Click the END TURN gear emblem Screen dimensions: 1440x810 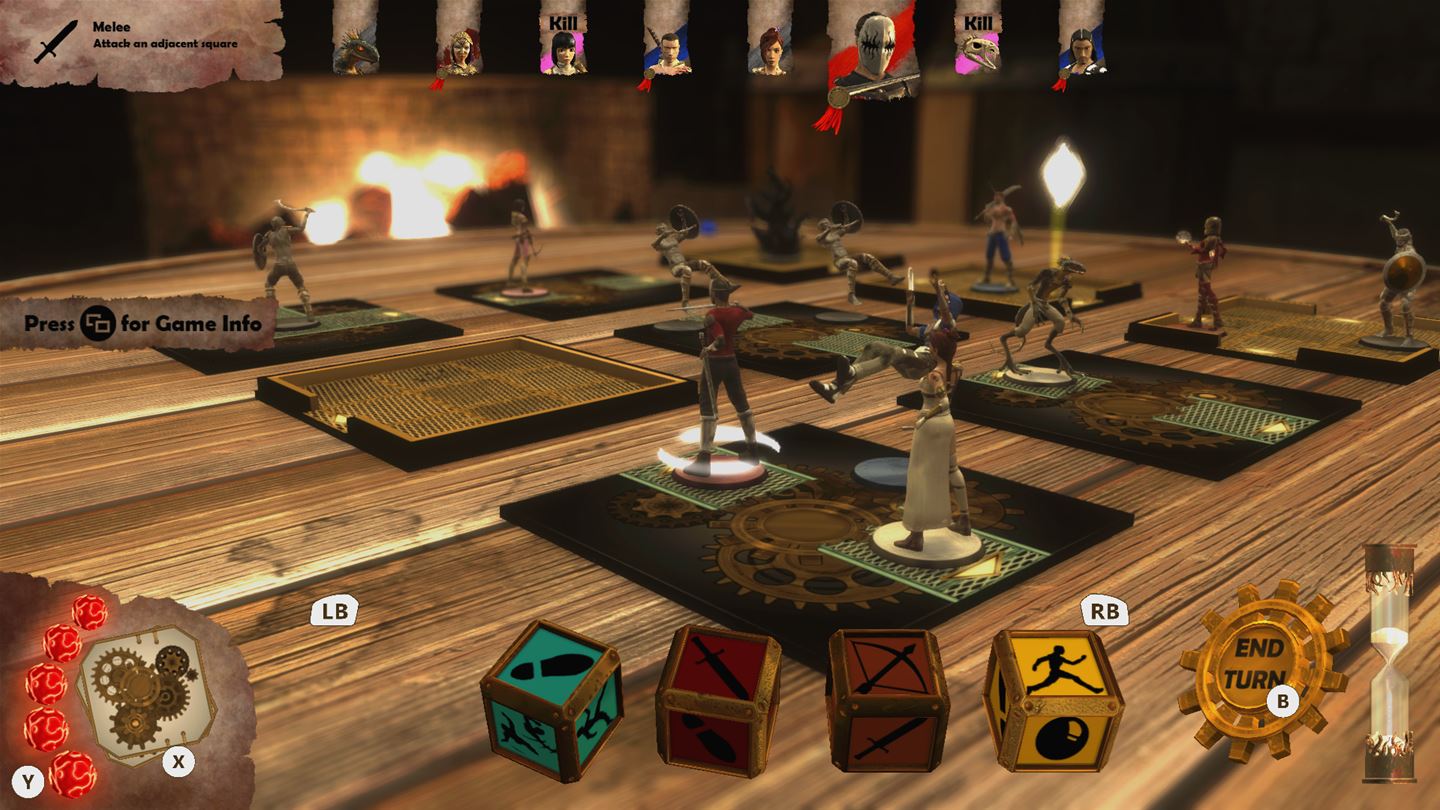tap(1253, 667)
